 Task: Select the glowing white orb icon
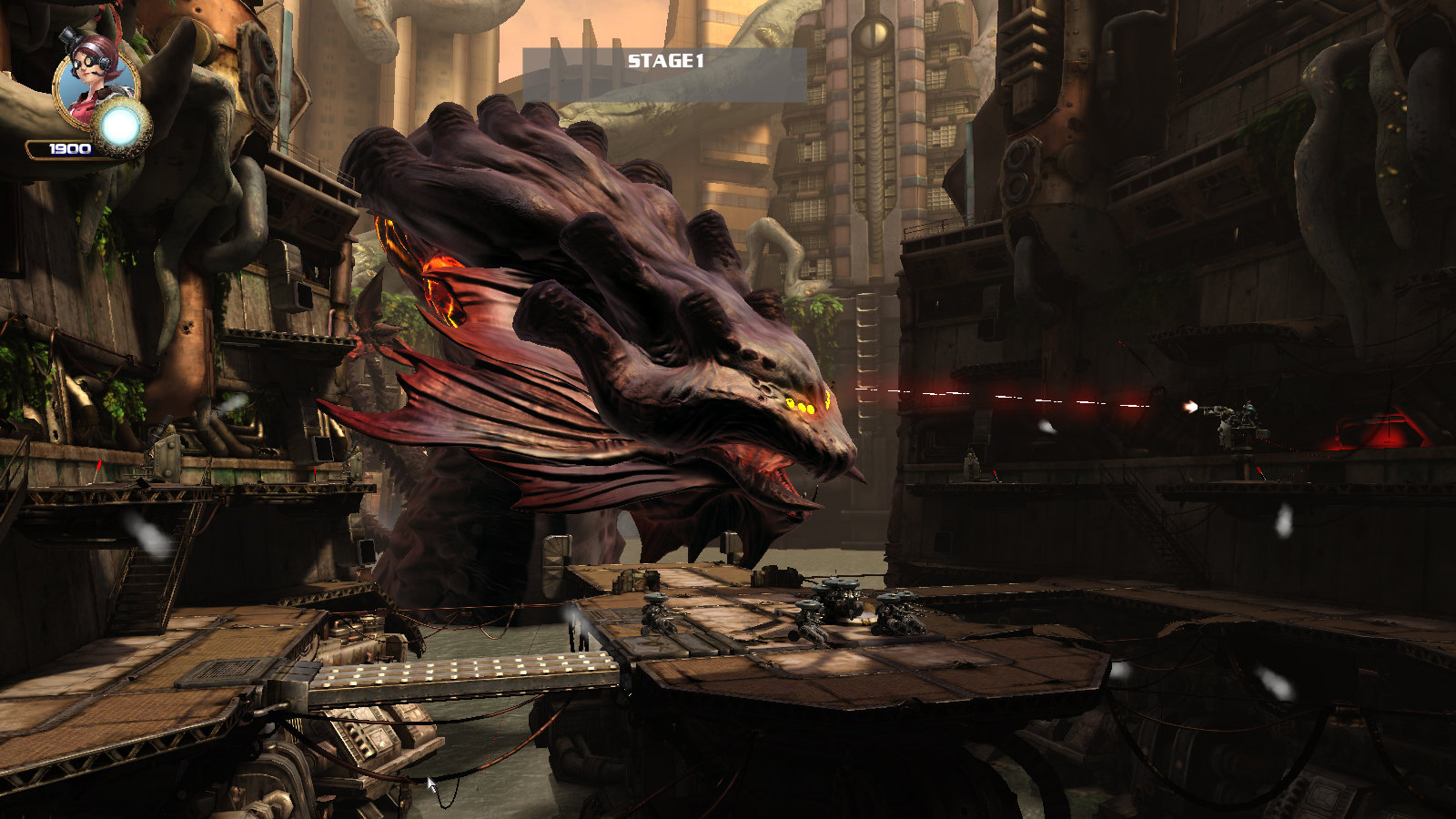119,128
